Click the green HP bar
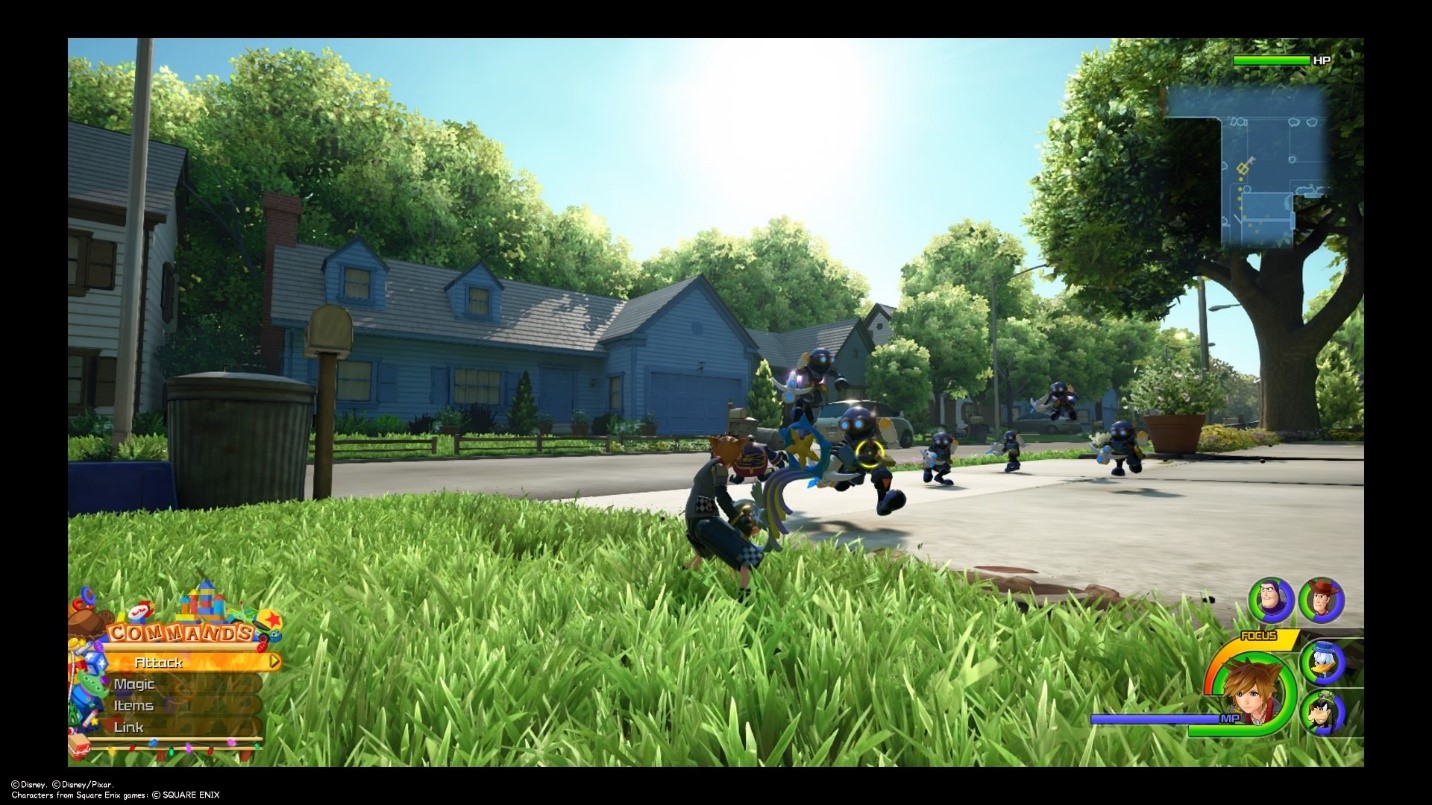The image size is (1432, 805). pyautogui.click(x=1270, y=61)
